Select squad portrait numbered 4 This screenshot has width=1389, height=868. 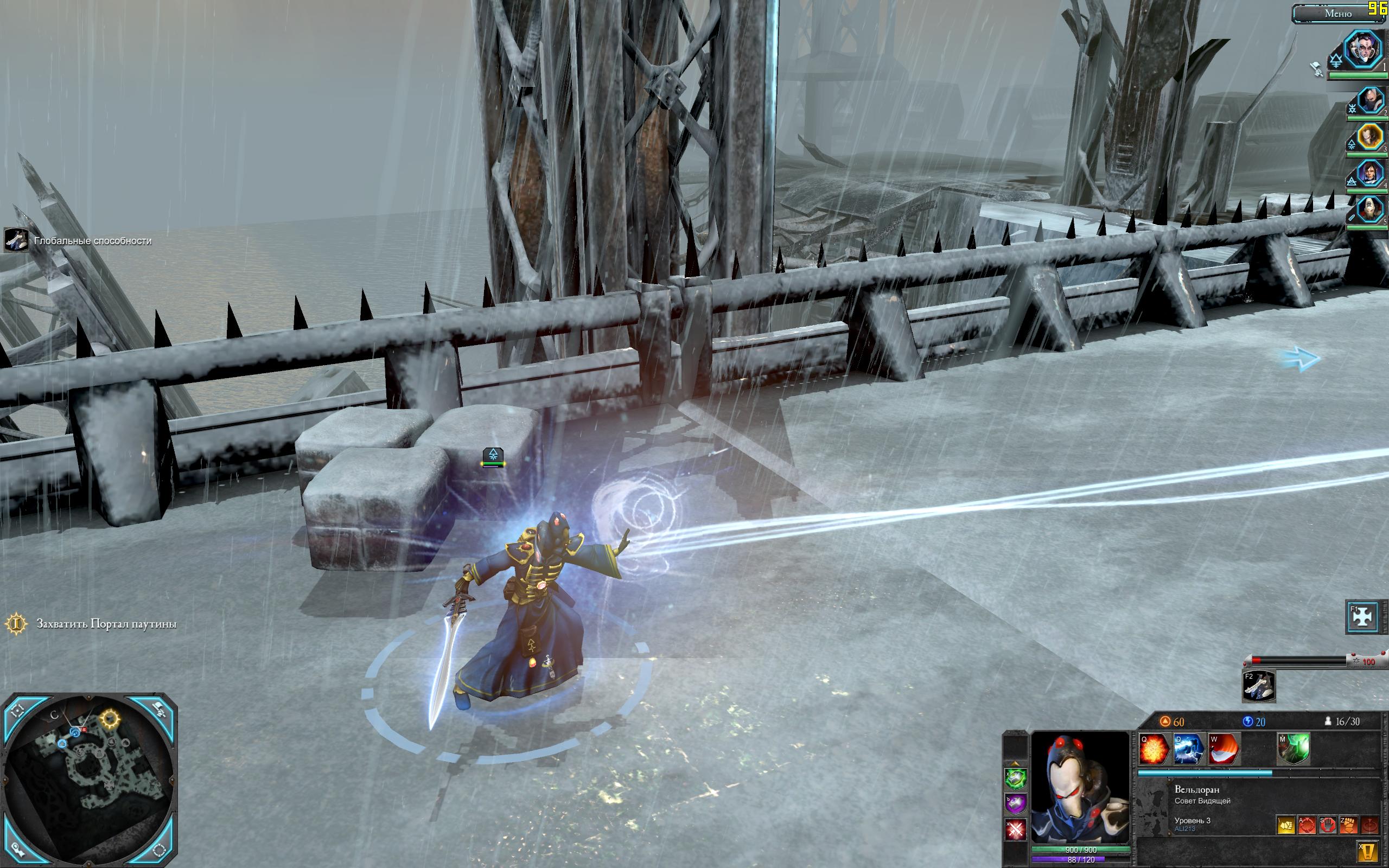pos(1370,173)
